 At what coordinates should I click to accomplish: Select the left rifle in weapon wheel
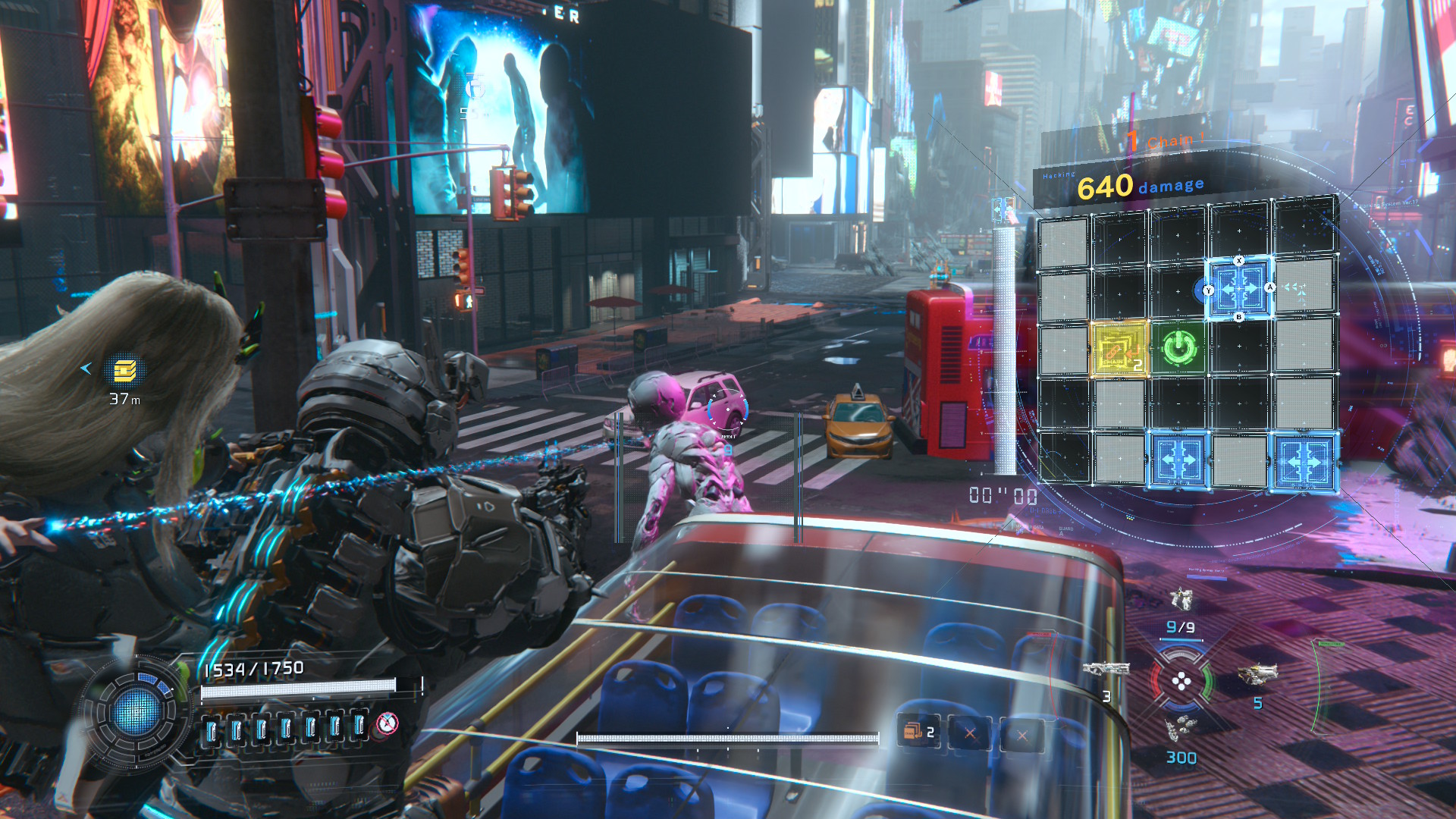(1106, 669)
